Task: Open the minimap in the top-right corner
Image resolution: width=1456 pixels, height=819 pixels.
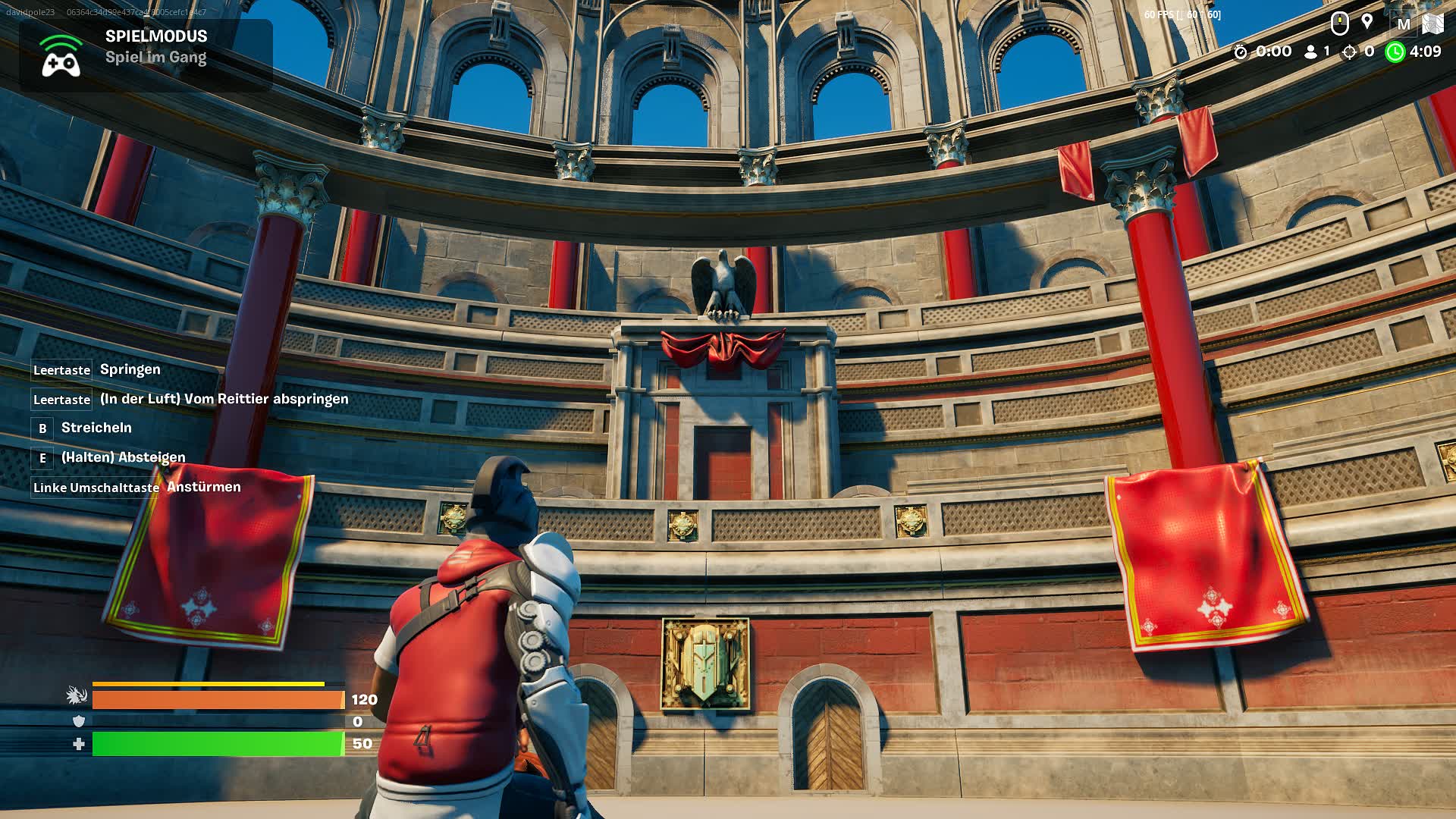Action: click(x=1433, y=23)
